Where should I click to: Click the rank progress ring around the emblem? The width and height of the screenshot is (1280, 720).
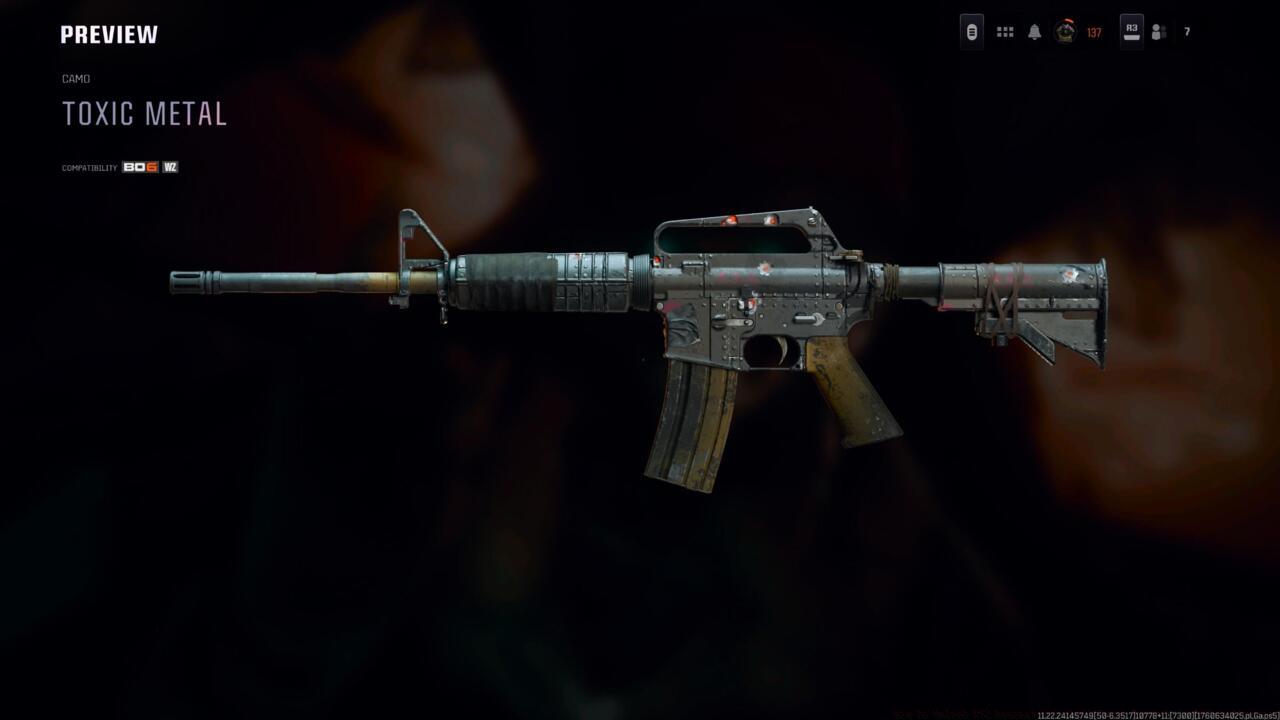click(1062, 31)
